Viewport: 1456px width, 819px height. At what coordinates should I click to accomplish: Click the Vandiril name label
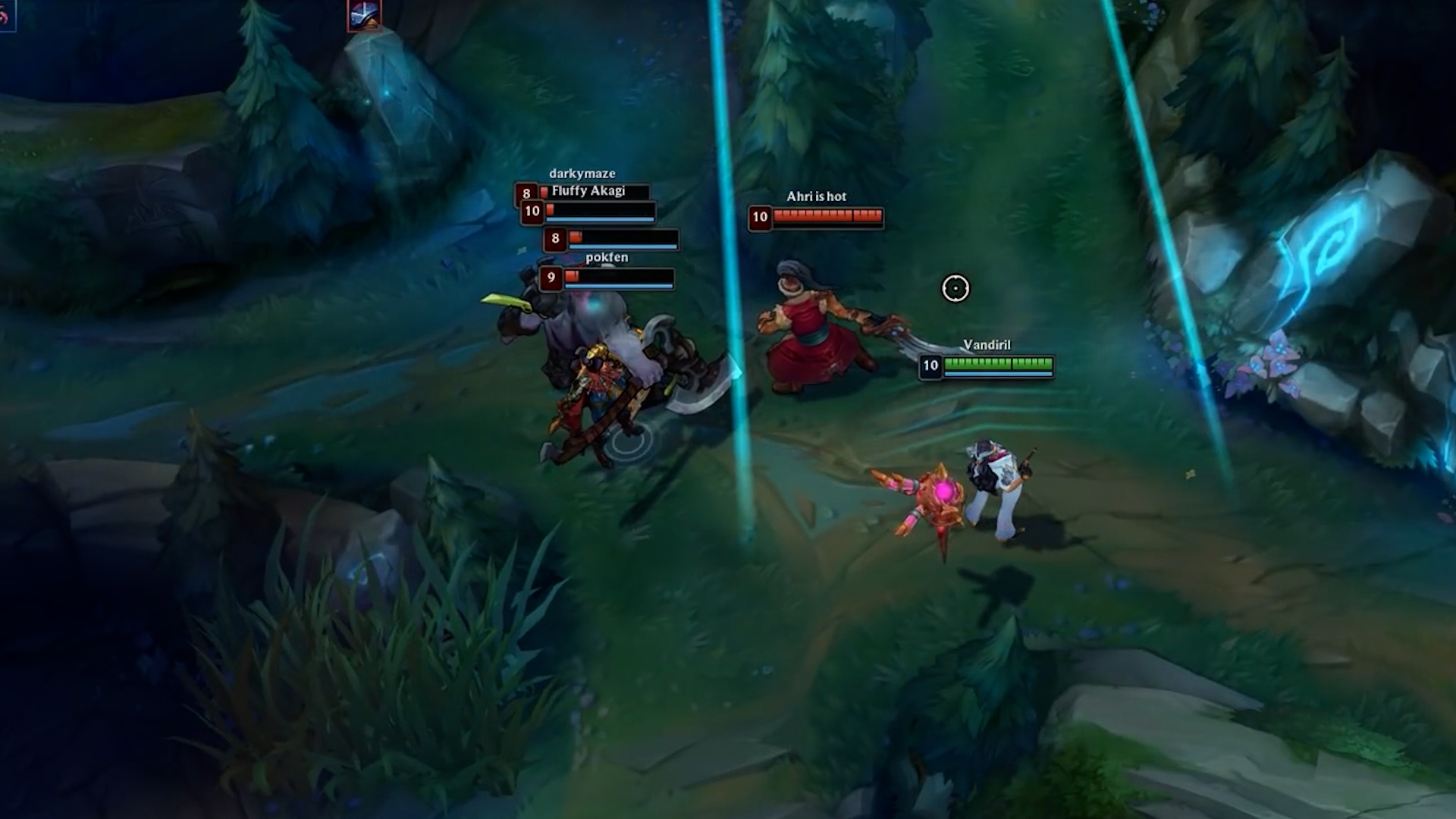click(989, 345)
